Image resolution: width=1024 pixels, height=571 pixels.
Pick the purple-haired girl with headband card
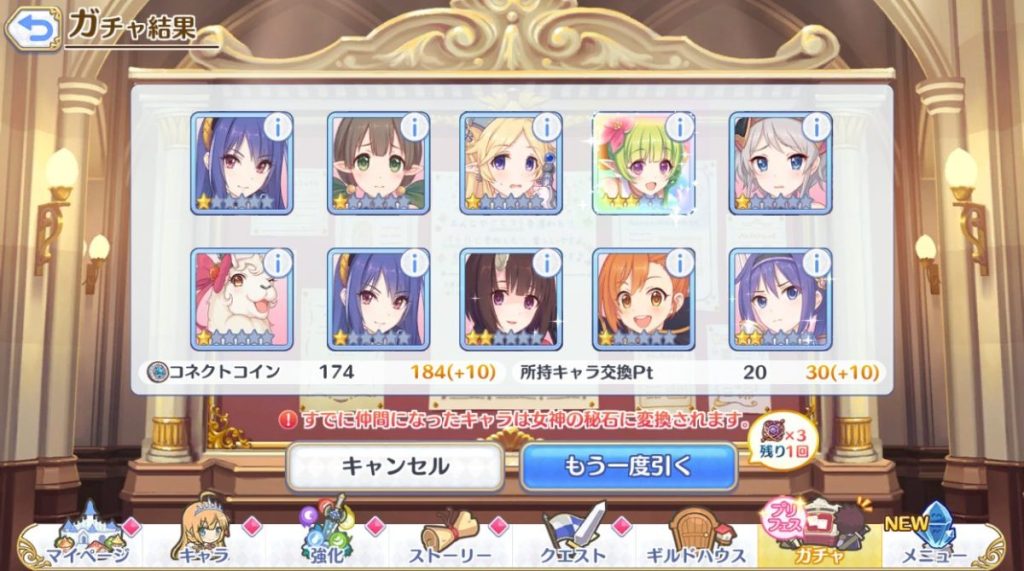[780, 298]
